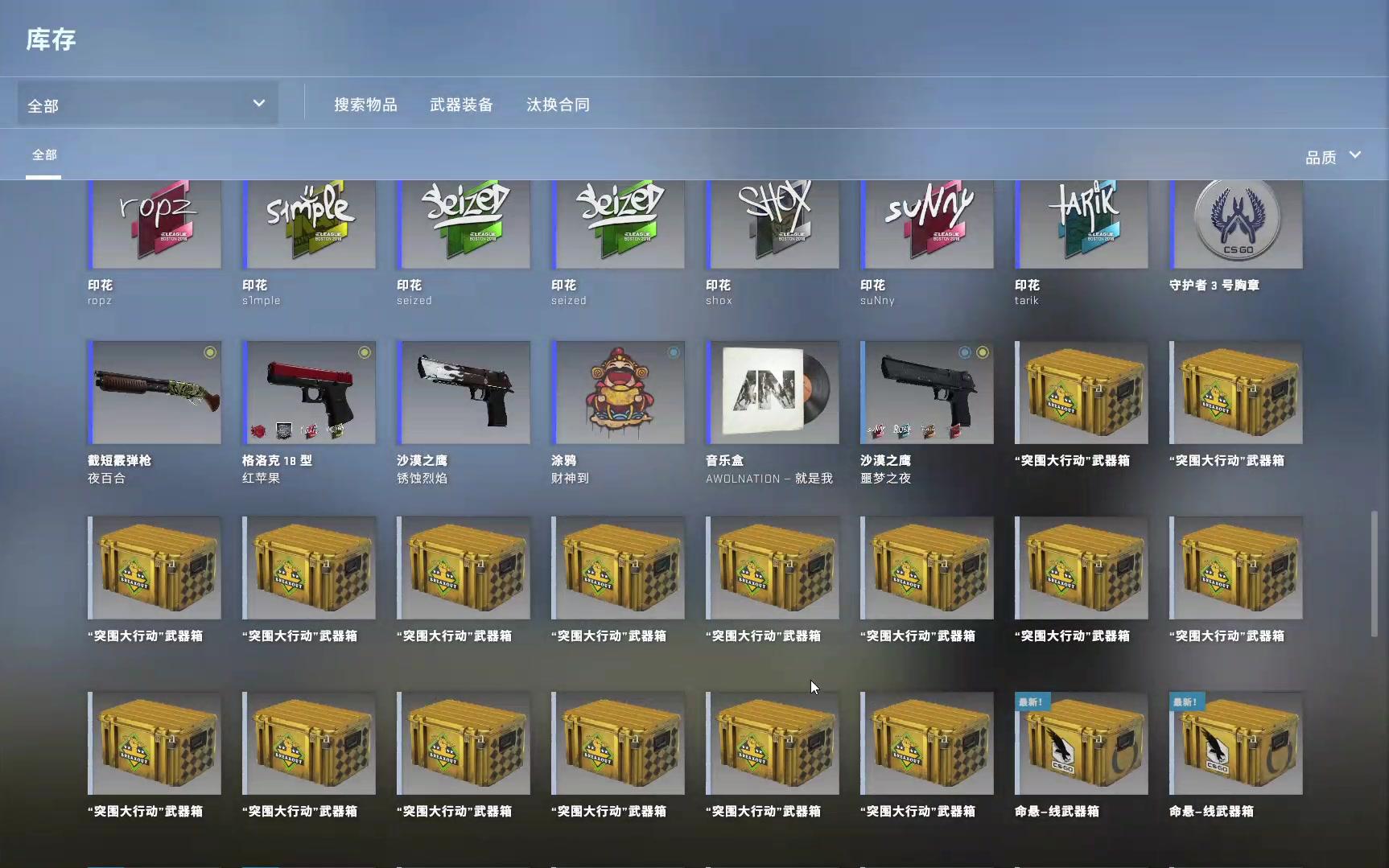Click the 守护者 3 号胸章 badge
Screen dimensions: 1389x868
point(1235,225)
